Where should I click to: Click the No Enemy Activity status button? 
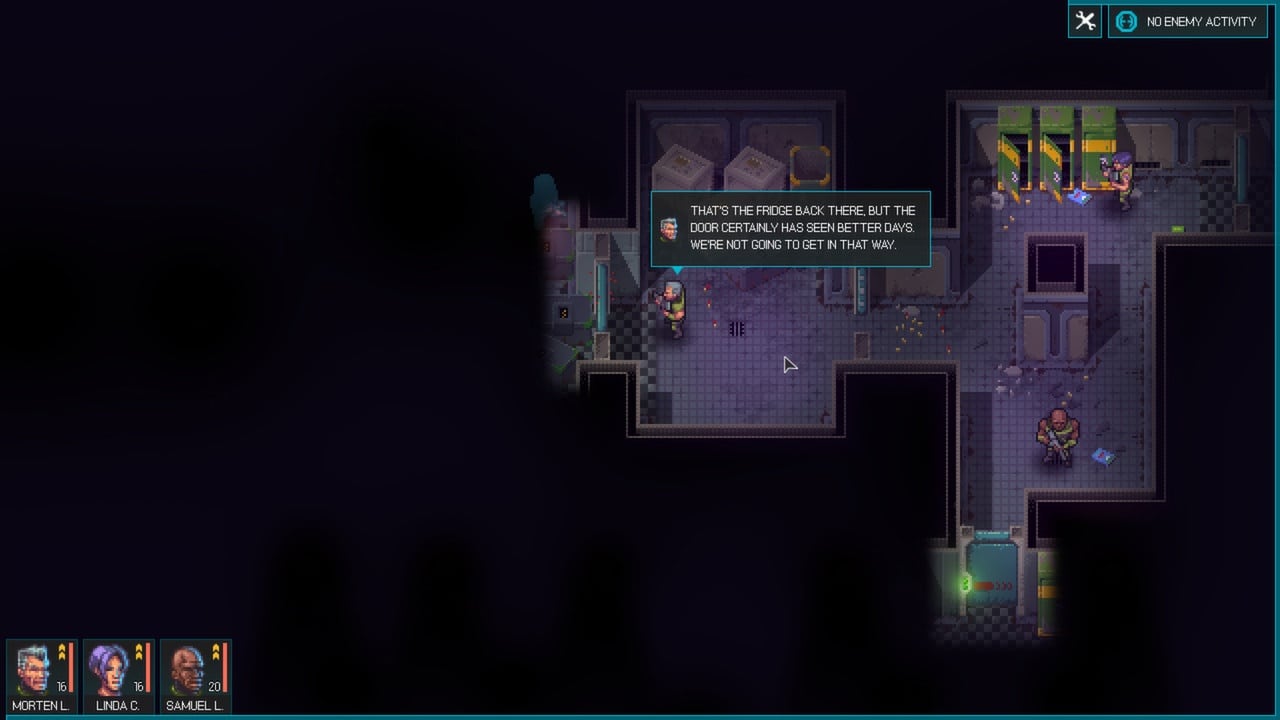pos(1188,21)
